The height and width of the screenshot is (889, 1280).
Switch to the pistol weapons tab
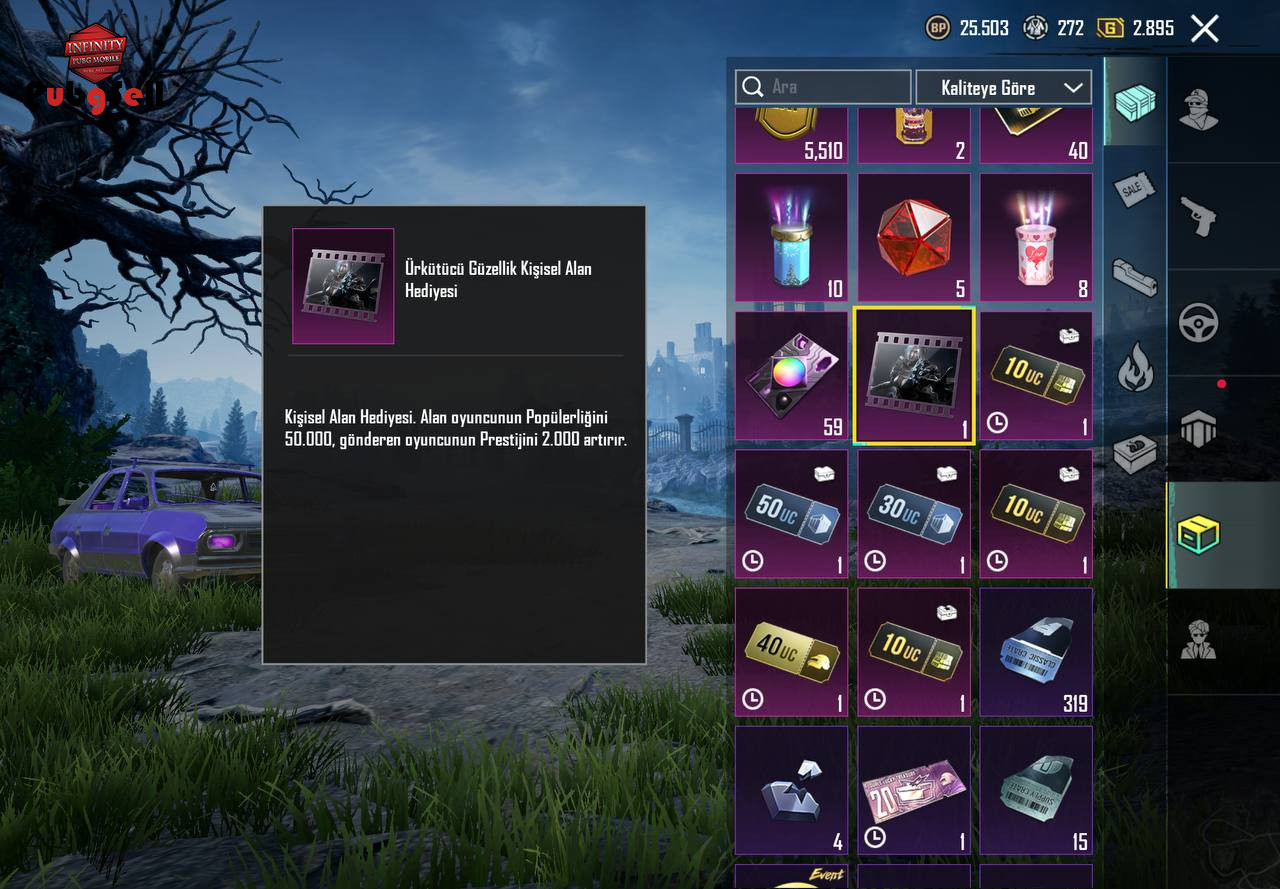pyautogui.click(x=1199, y=217)
